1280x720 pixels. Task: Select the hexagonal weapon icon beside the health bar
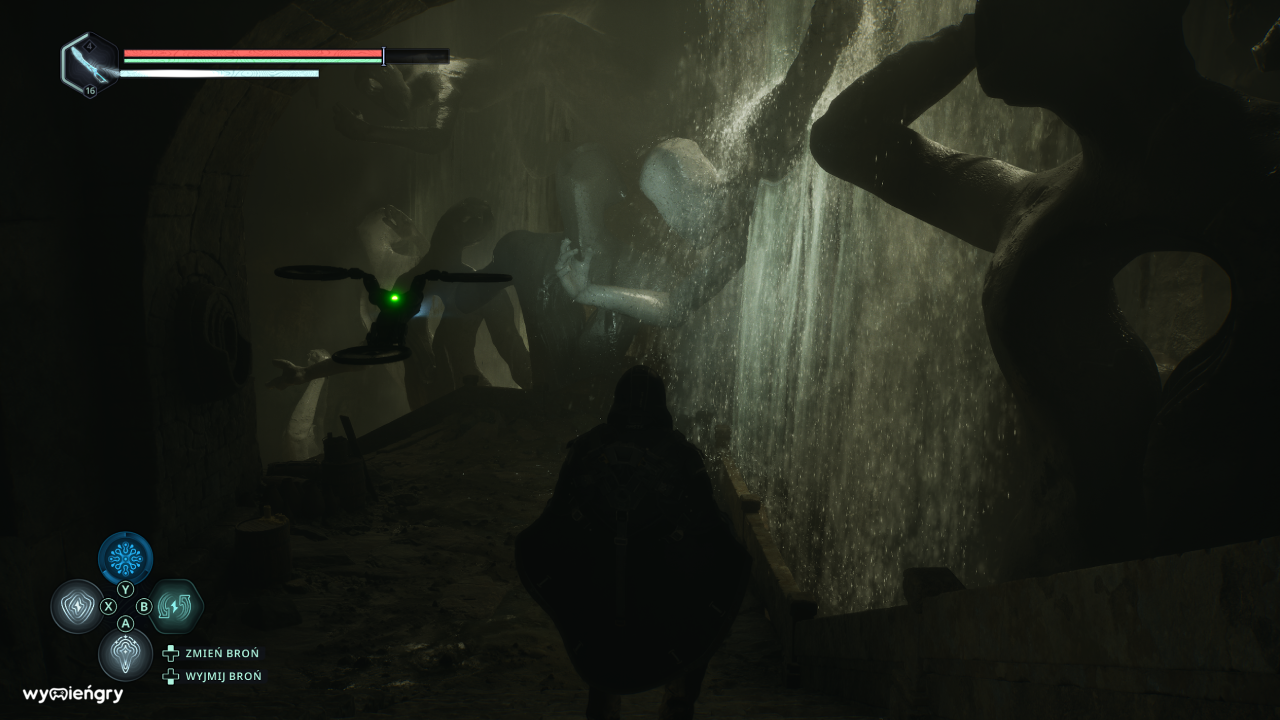click(90, 64)
